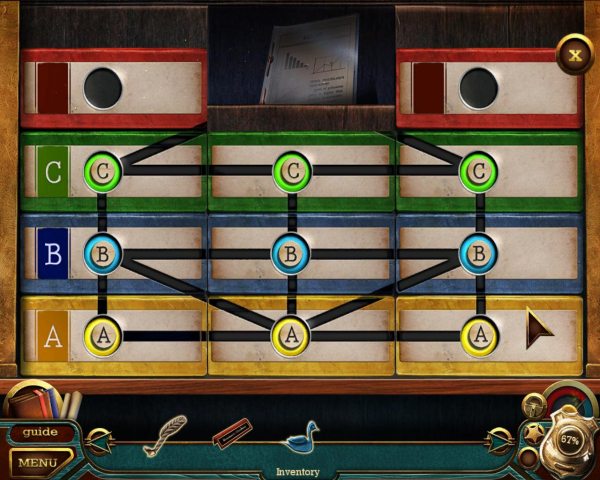Show previous inventory items with left arrow
This screenshot has height=480, width=600.
98,438
